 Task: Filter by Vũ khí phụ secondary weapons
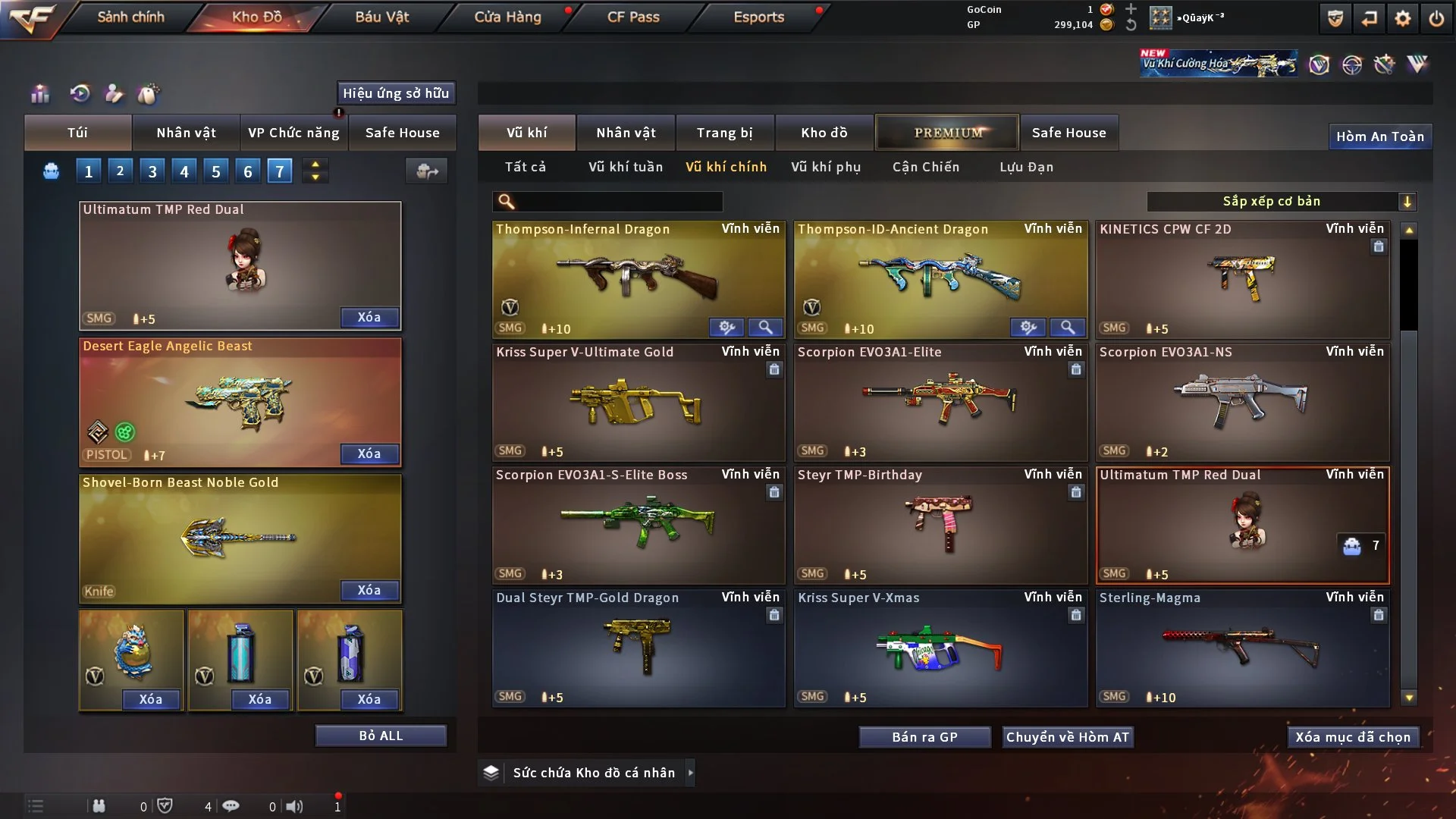point(826,167)
